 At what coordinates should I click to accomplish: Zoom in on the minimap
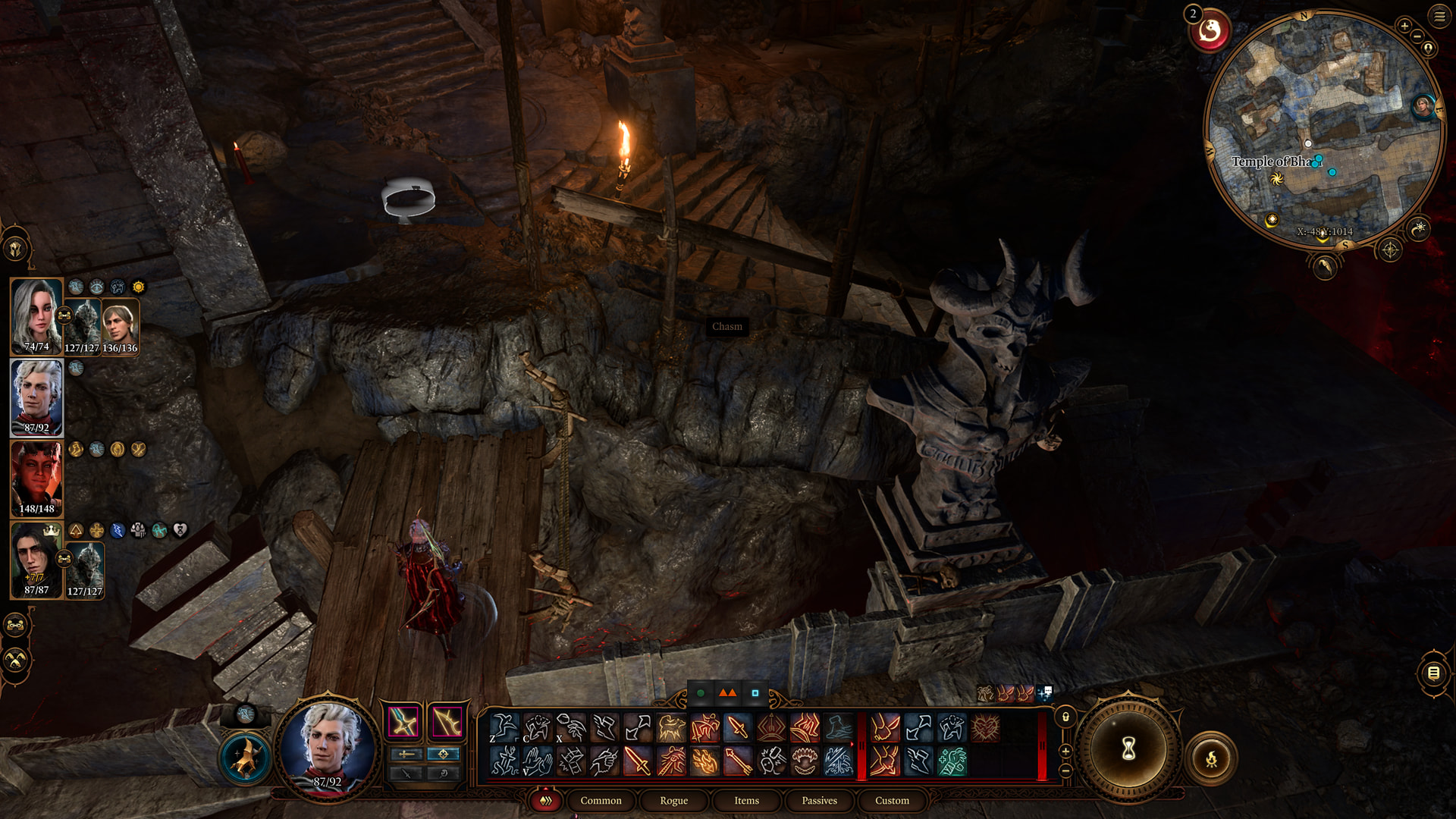[x=1404, y=27]
